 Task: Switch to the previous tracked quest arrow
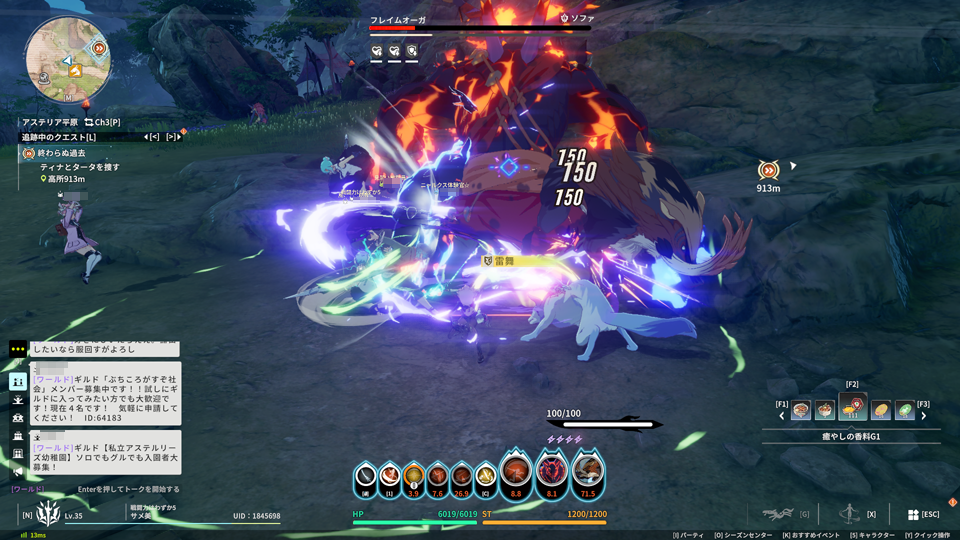pyautogui.click(x=148, y=137)
